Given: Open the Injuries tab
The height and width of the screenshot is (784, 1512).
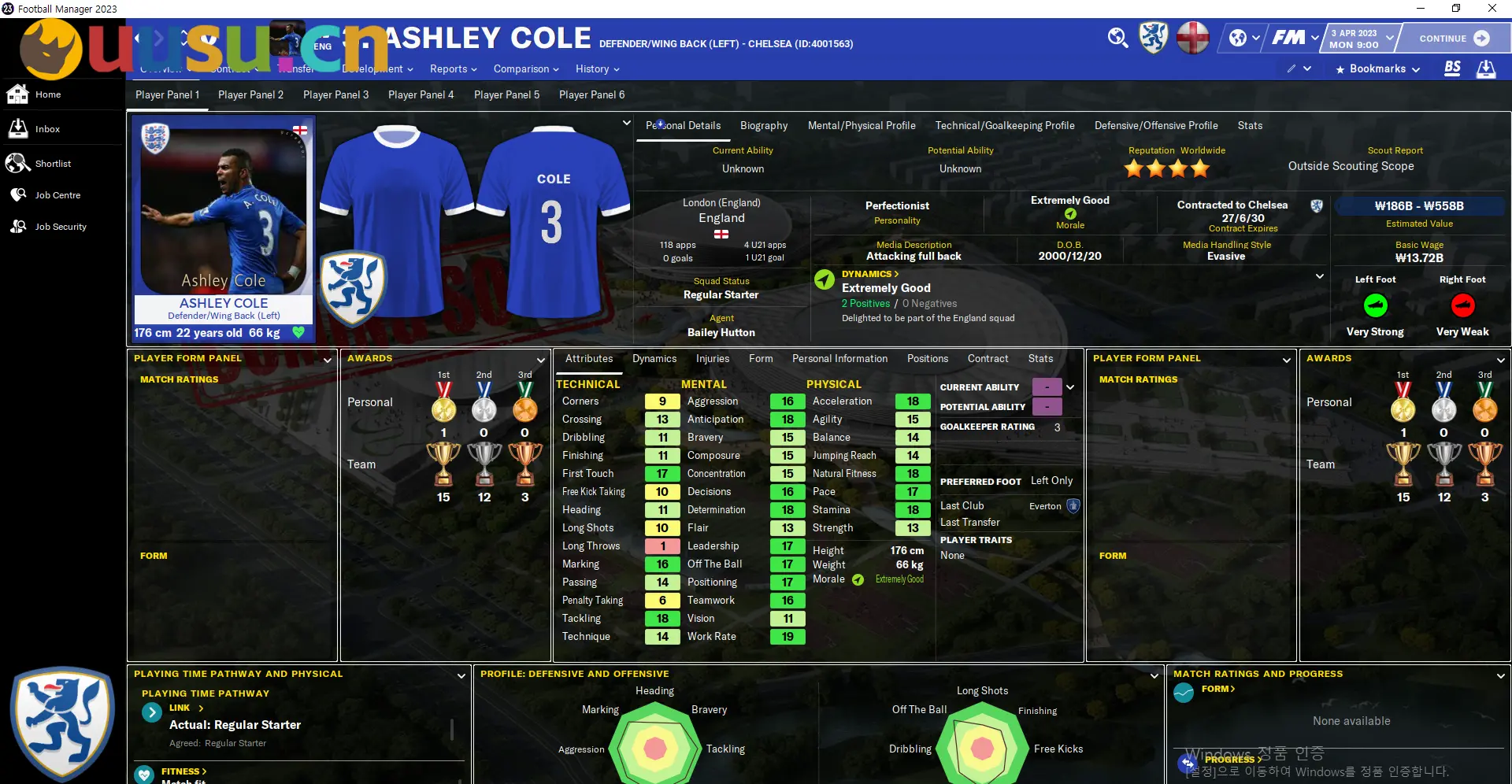Looking at the screenshot, I should 712,358.
